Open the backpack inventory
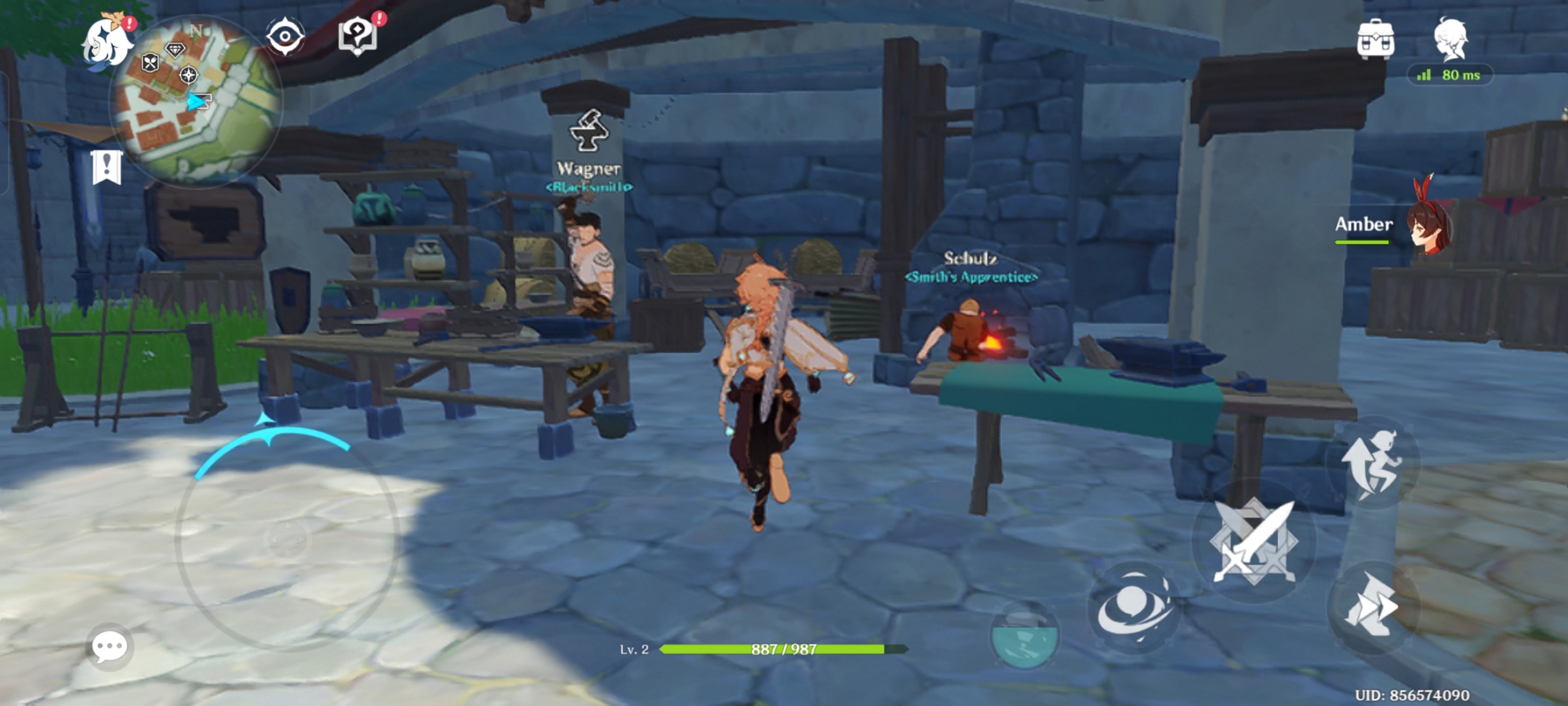 pos(1375,39)
